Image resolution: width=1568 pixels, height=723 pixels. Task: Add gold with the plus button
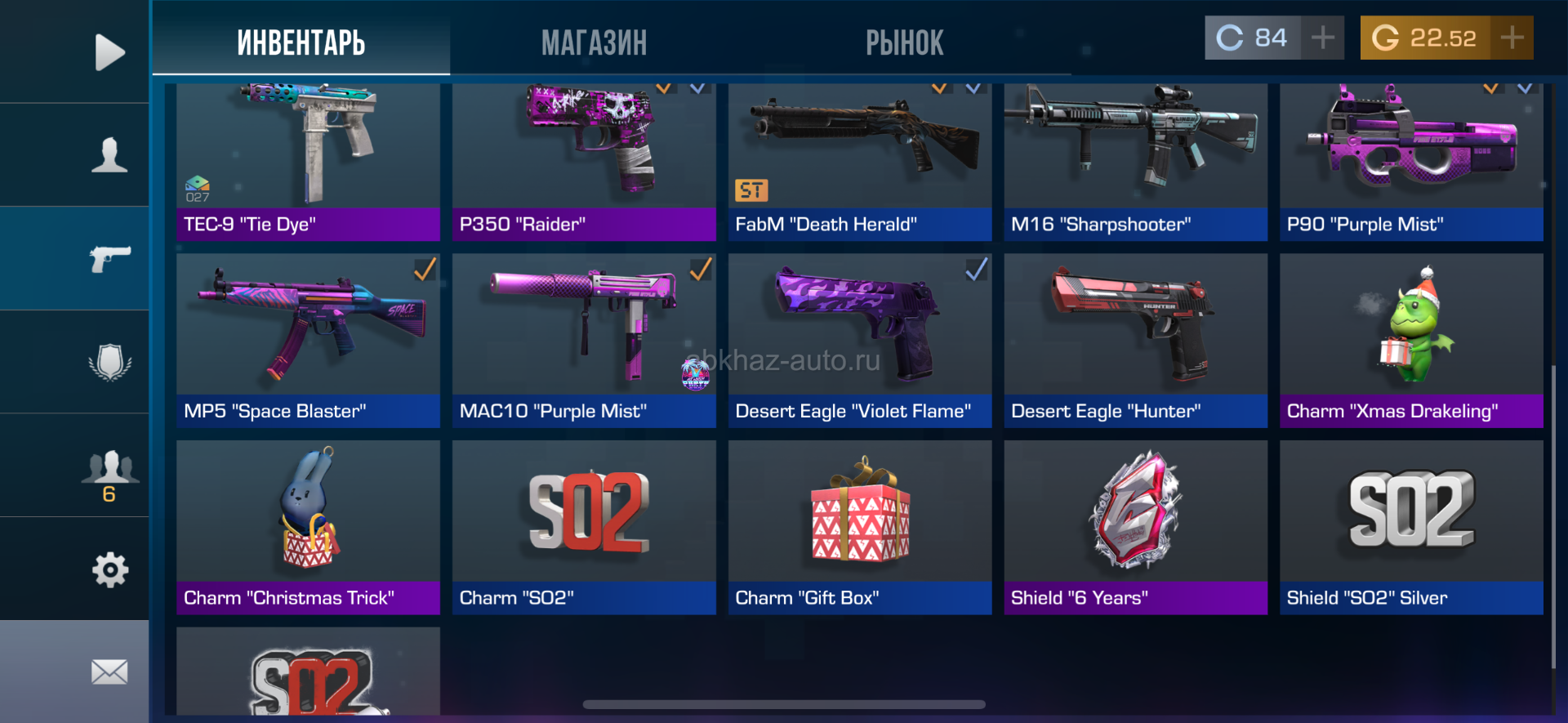[x=1512, y=38]
